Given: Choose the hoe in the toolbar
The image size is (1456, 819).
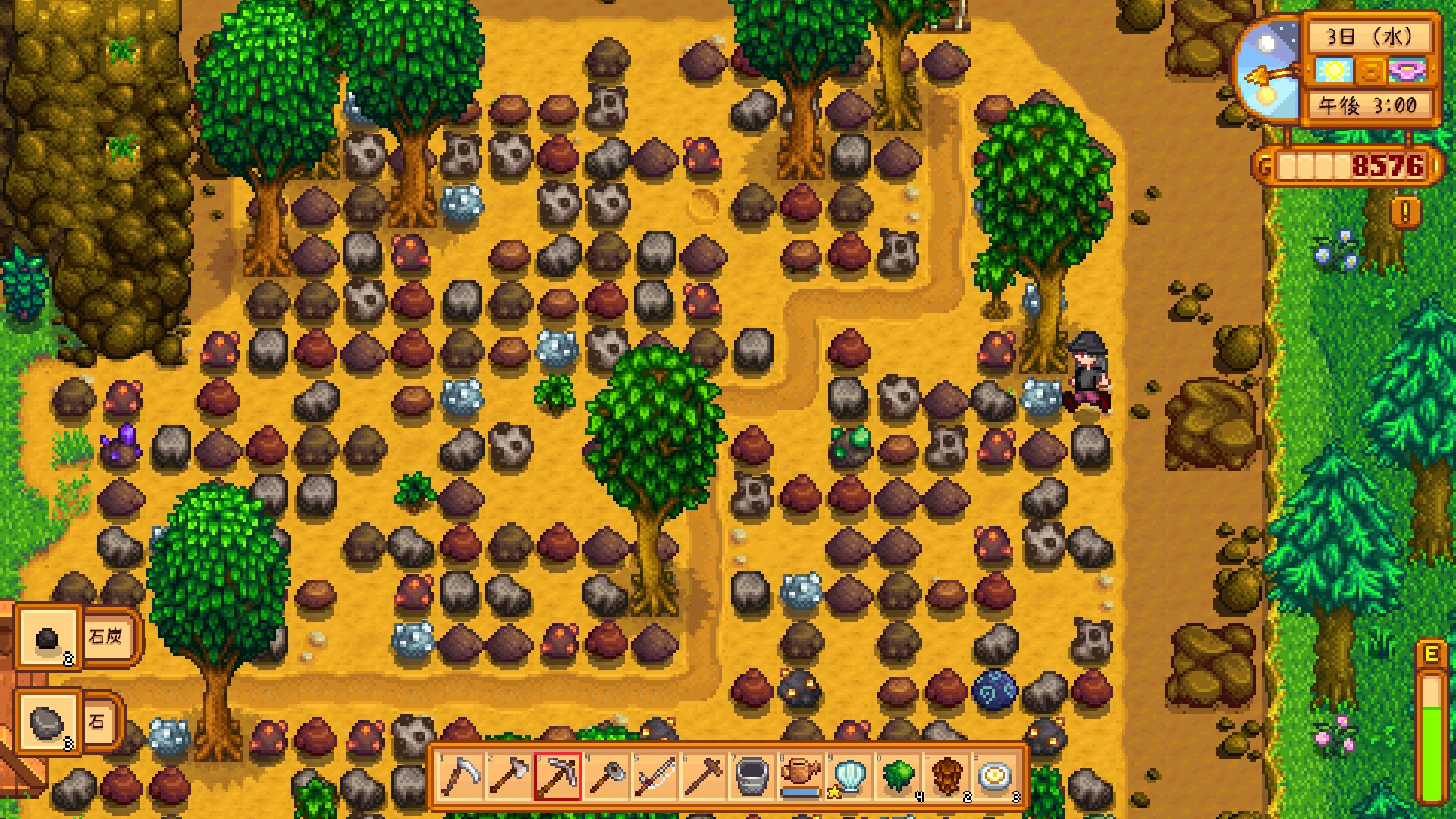Looking at the screenshot, I should [607, 777].
